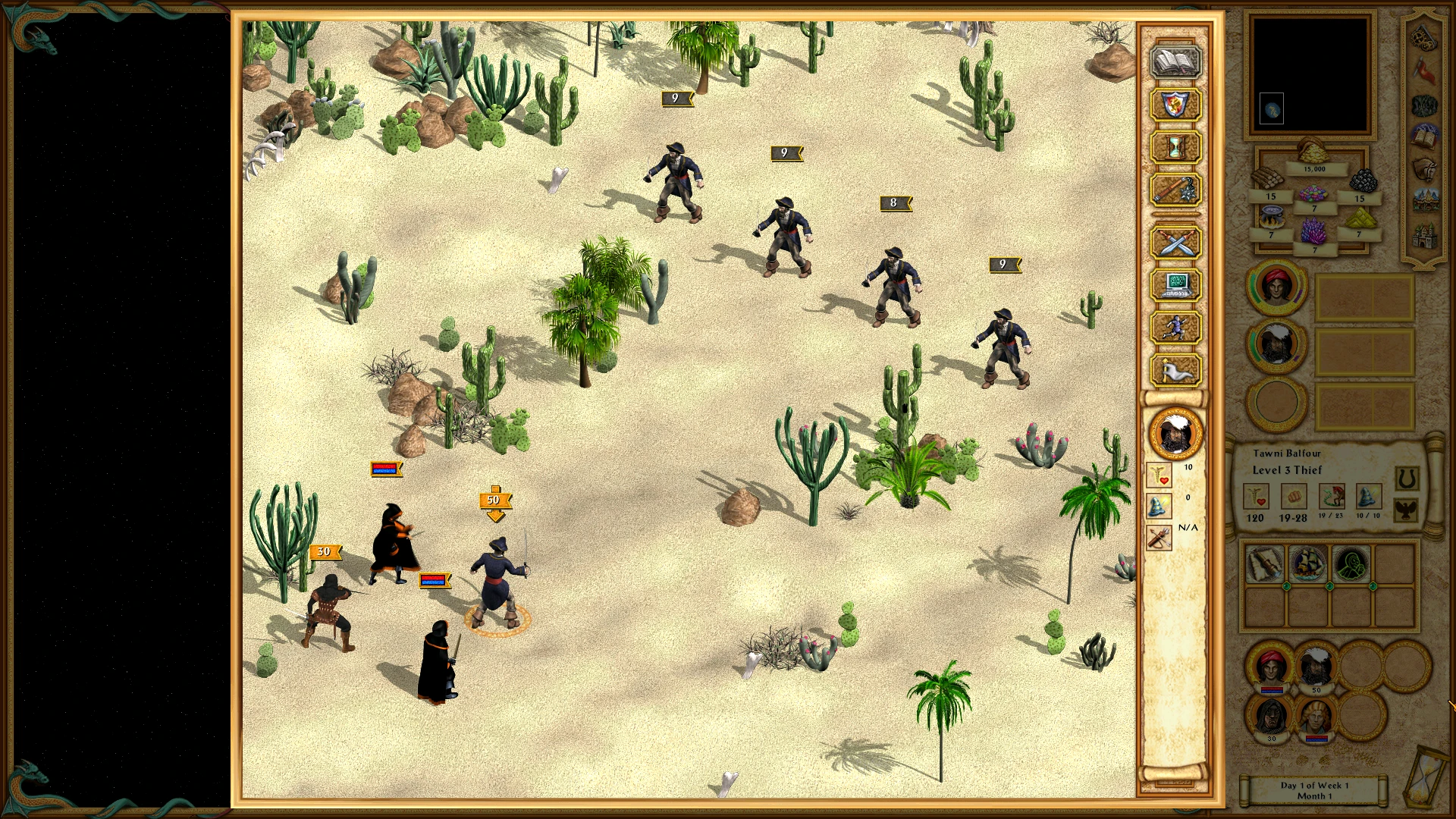Image resolution: width=1456 pixels, height=819 pixels.
Task: Select the ship artifact slot
Action: pyautogui.click(x=1307, y=563)
